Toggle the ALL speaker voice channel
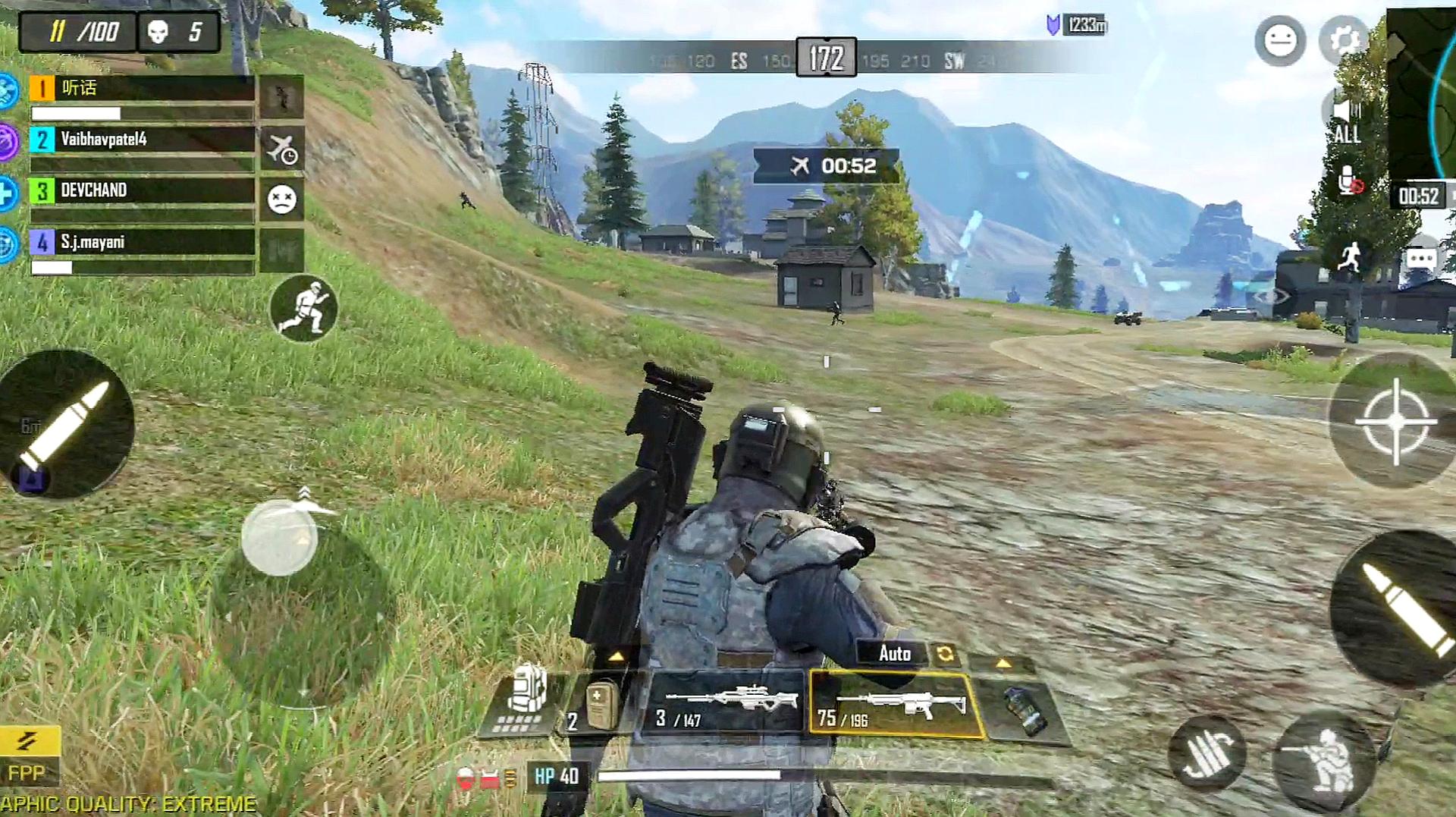 point(1345,123)
